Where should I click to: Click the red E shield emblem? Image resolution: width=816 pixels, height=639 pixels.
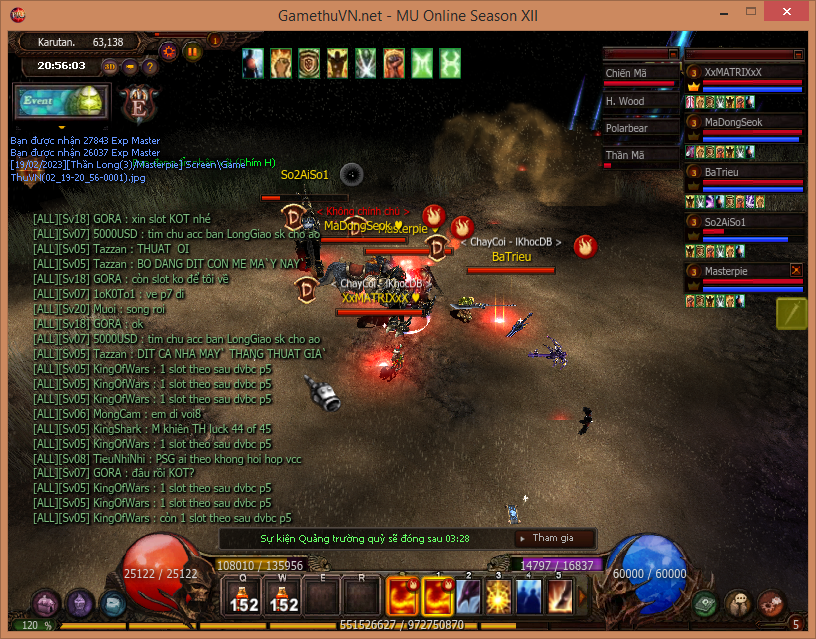[134, 102]
